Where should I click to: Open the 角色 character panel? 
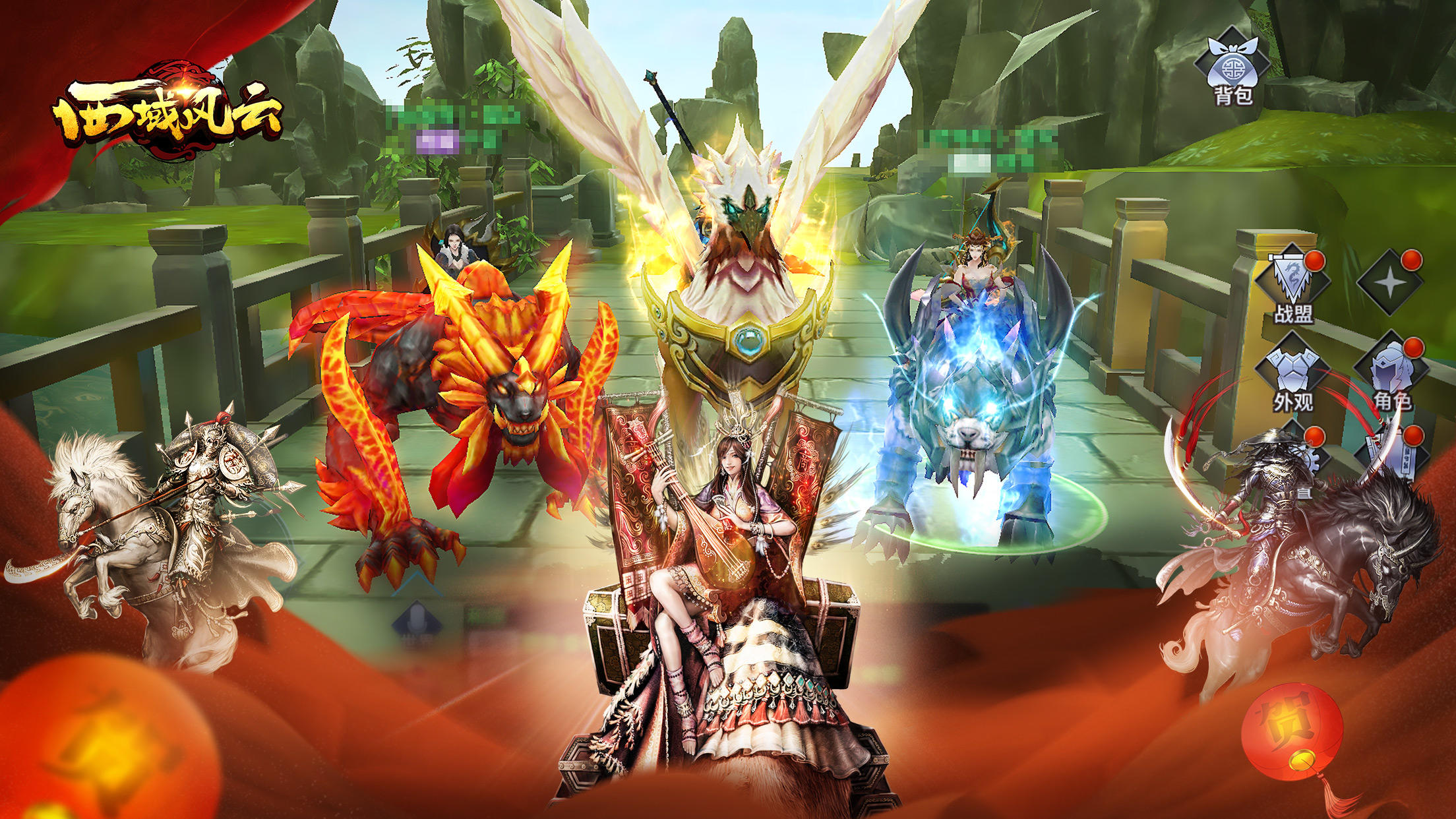pyautogui.click(x=1390, y=368)
